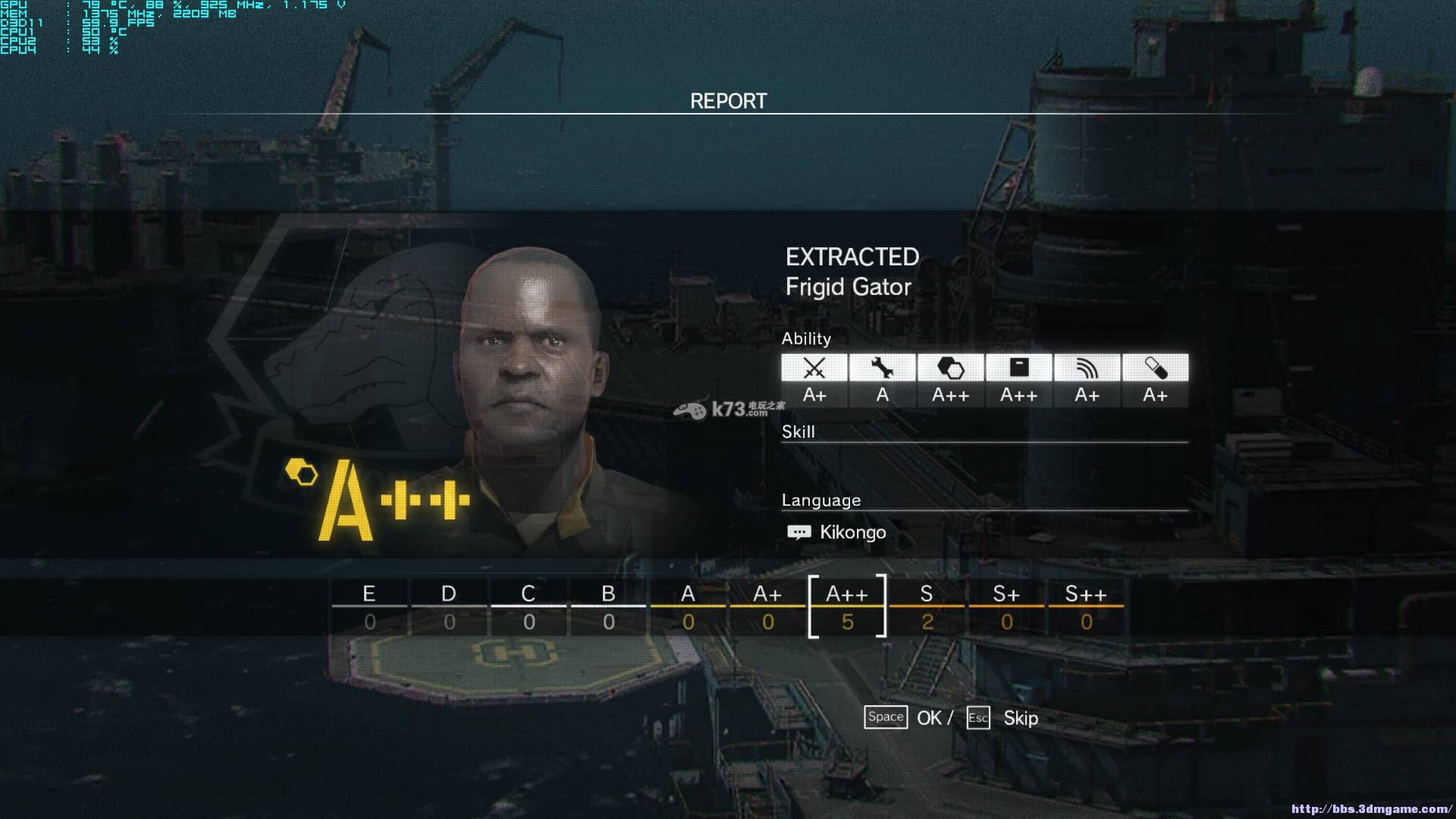The width and height of the screenshot is (1456, 819).
Task: Select the B rank column
Action: tap(608, 607)
